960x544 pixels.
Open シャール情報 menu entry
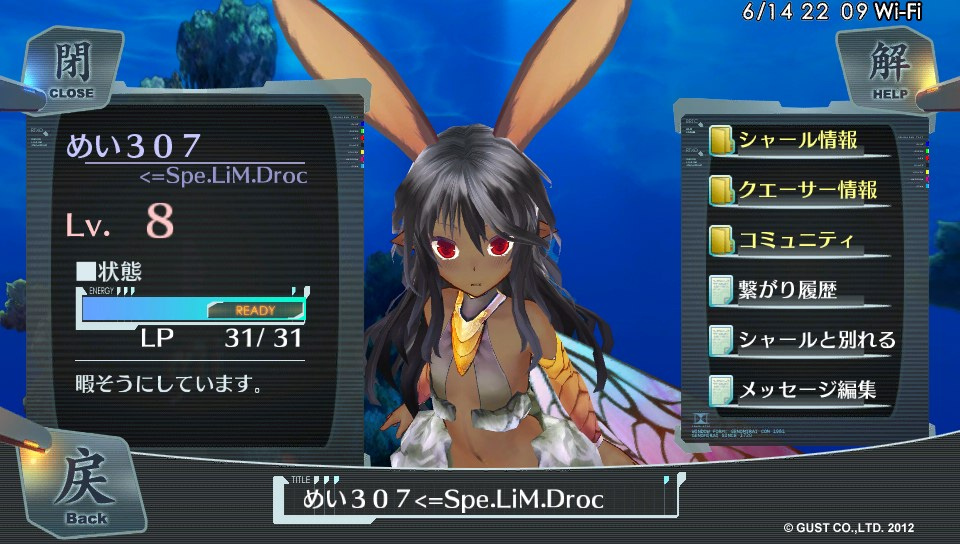pyautogui.click(x=797, y=141)
